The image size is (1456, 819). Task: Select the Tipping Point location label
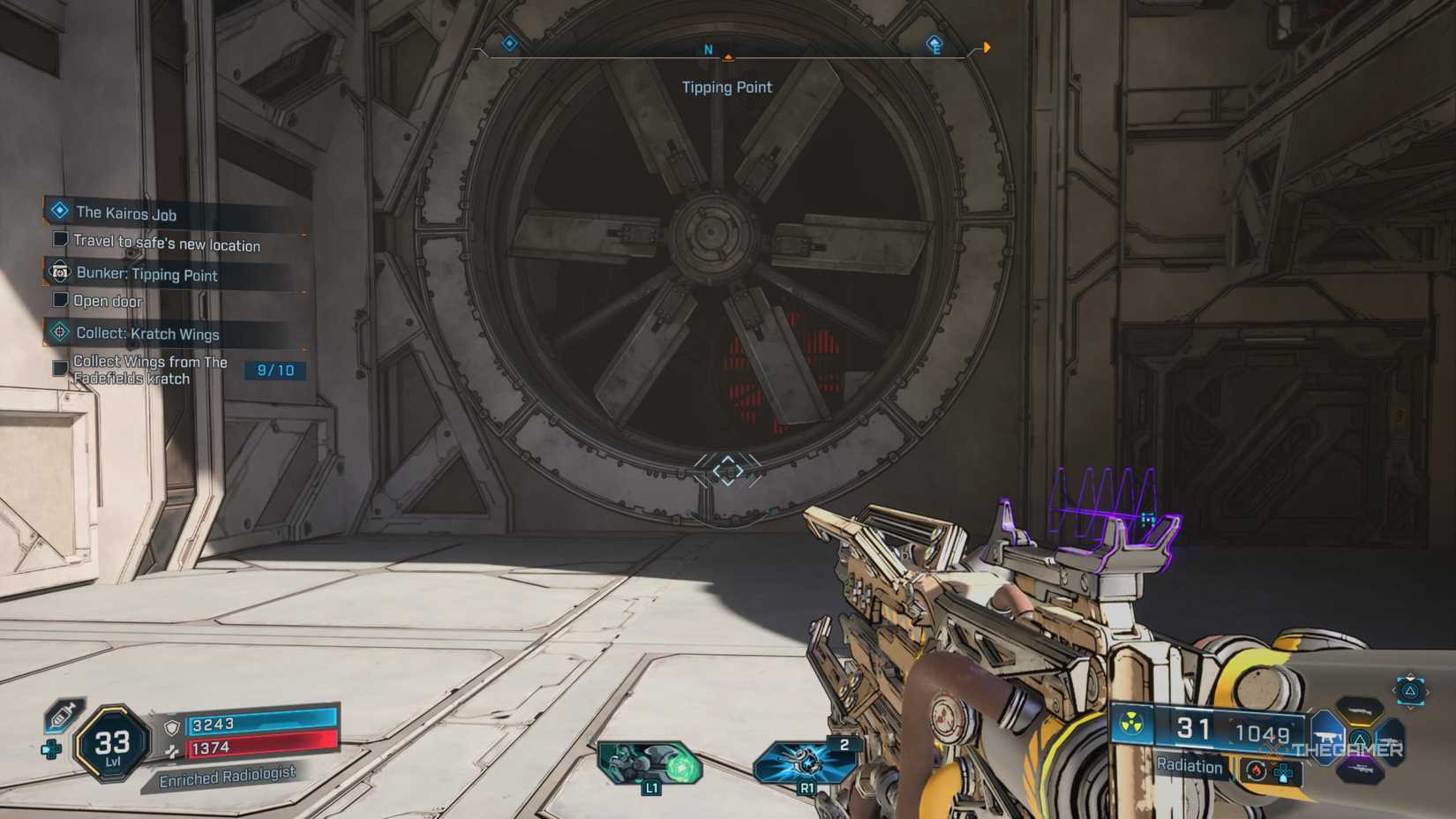click(727, 86)
